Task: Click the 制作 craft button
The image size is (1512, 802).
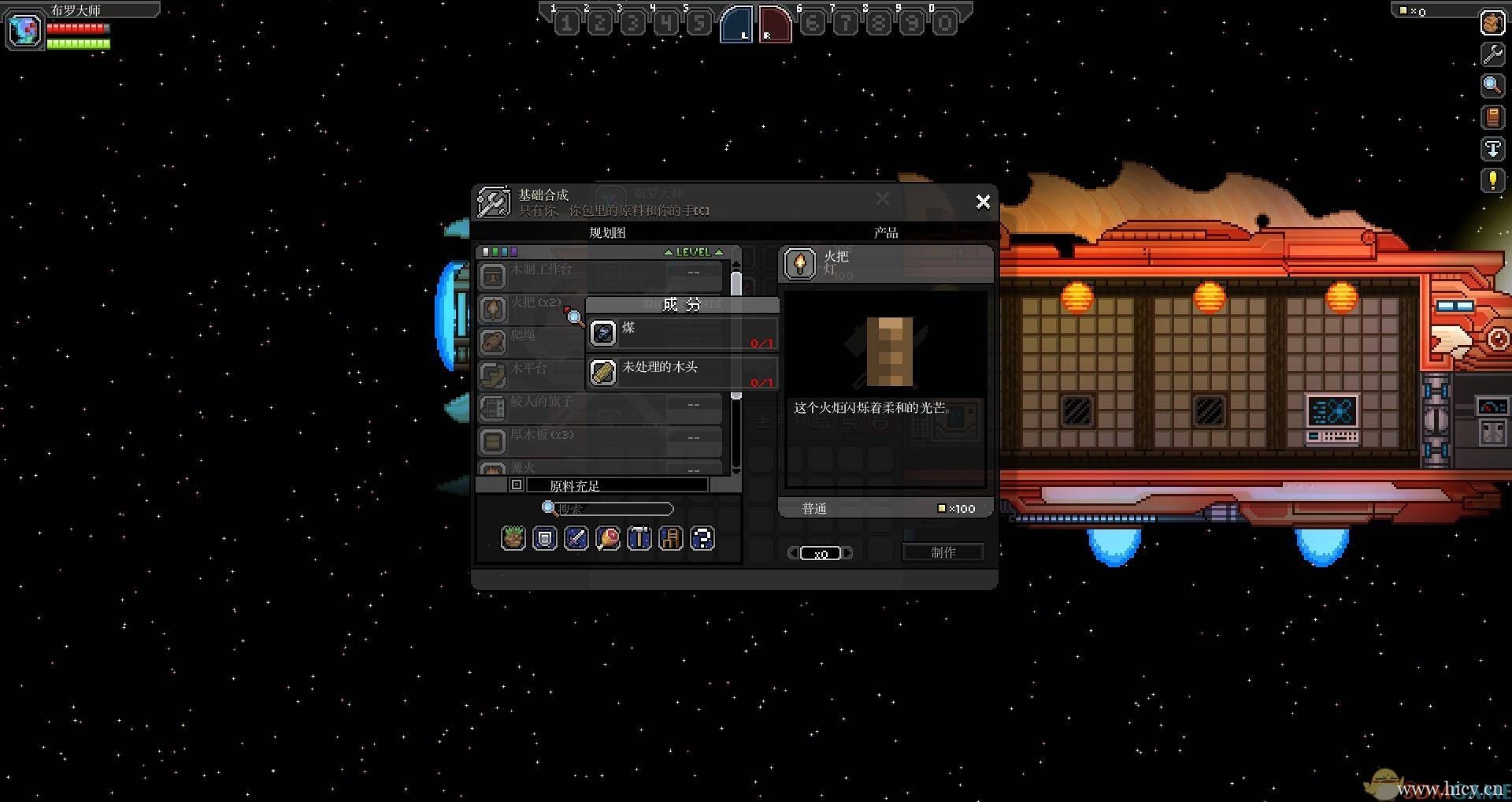Action: 943,552
